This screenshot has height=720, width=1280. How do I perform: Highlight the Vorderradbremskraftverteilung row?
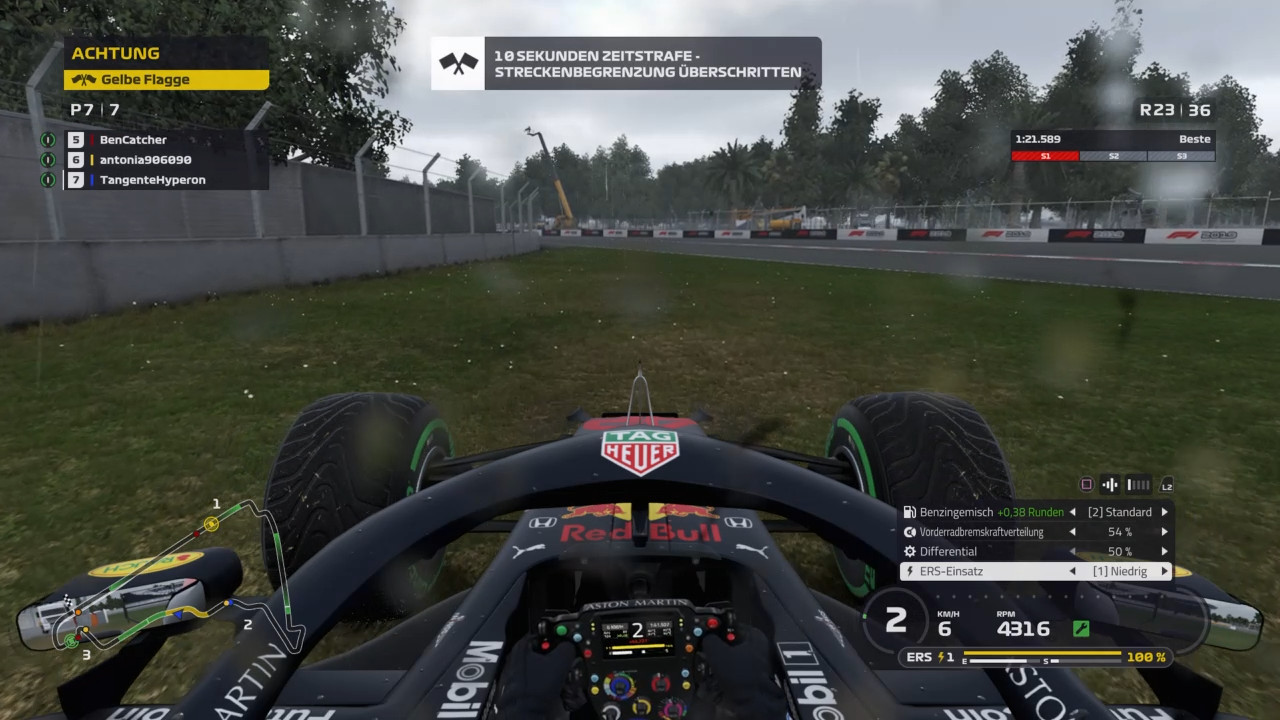click(x=980, y=532)
